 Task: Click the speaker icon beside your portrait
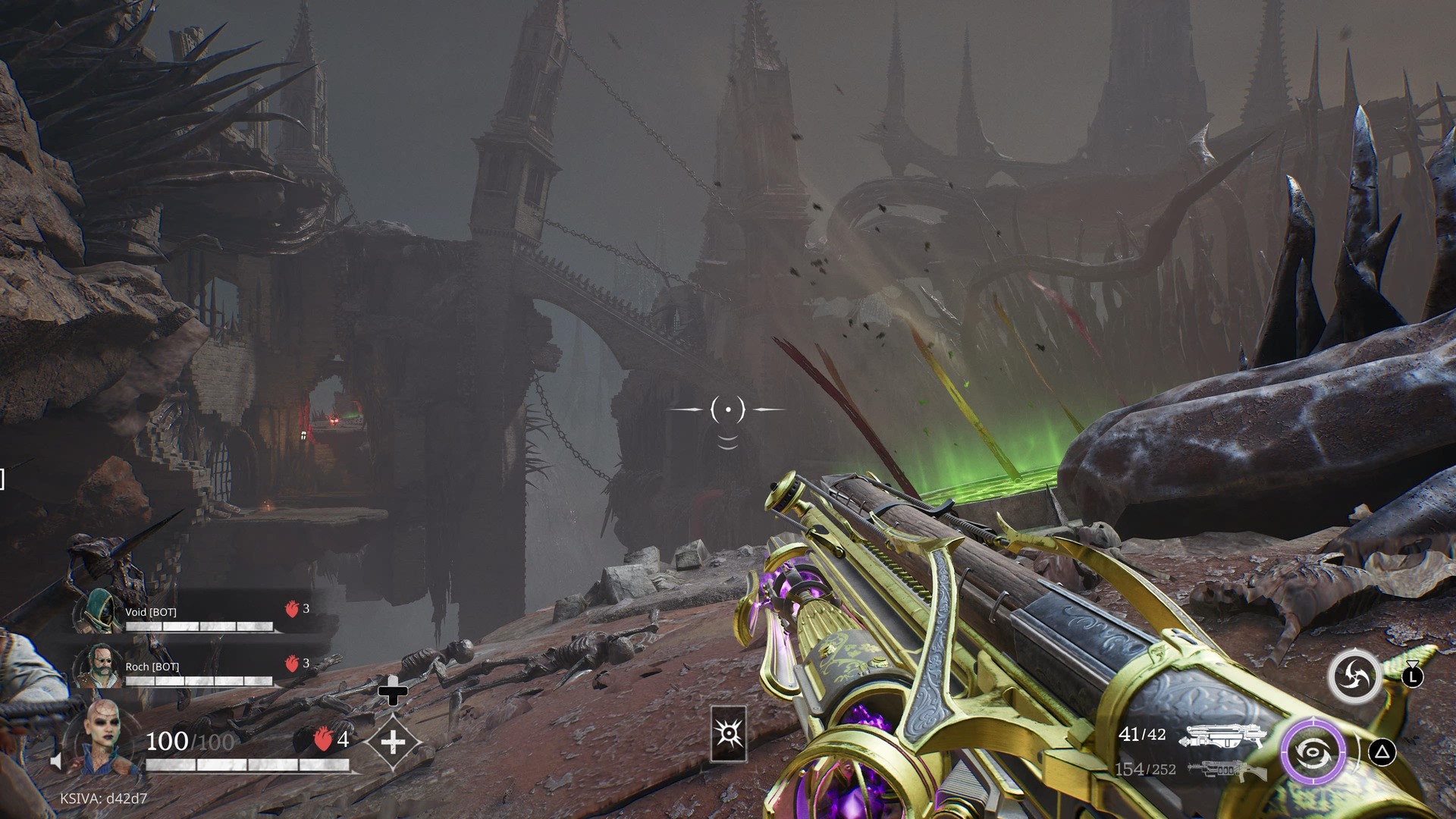pos(55,761)
